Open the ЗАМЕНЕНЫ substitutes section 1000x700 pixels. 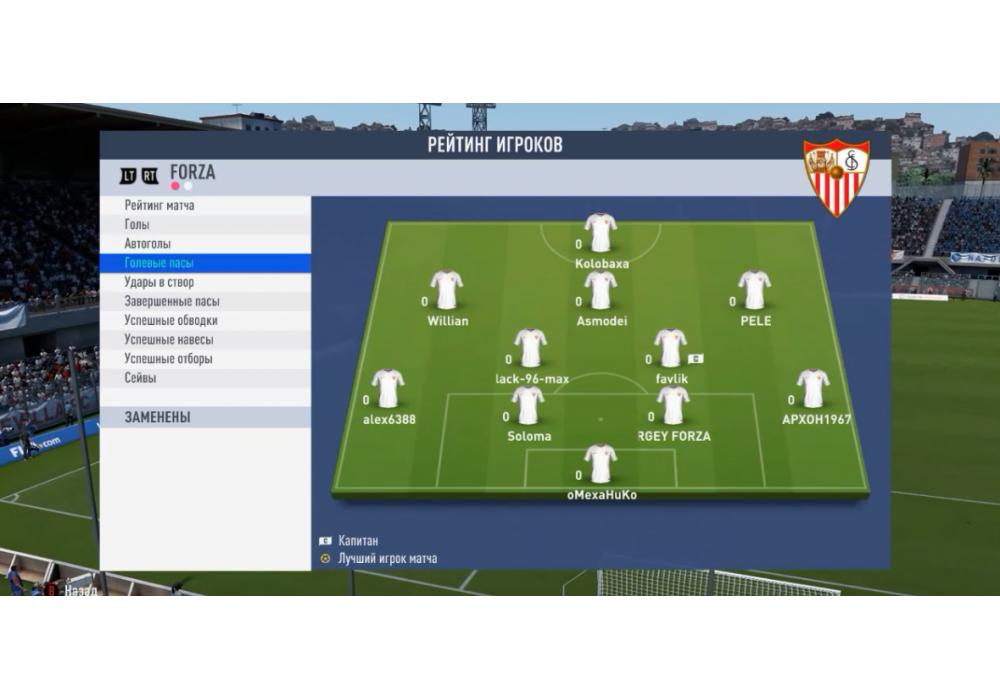pyautogui.click(x=158, y=417)
